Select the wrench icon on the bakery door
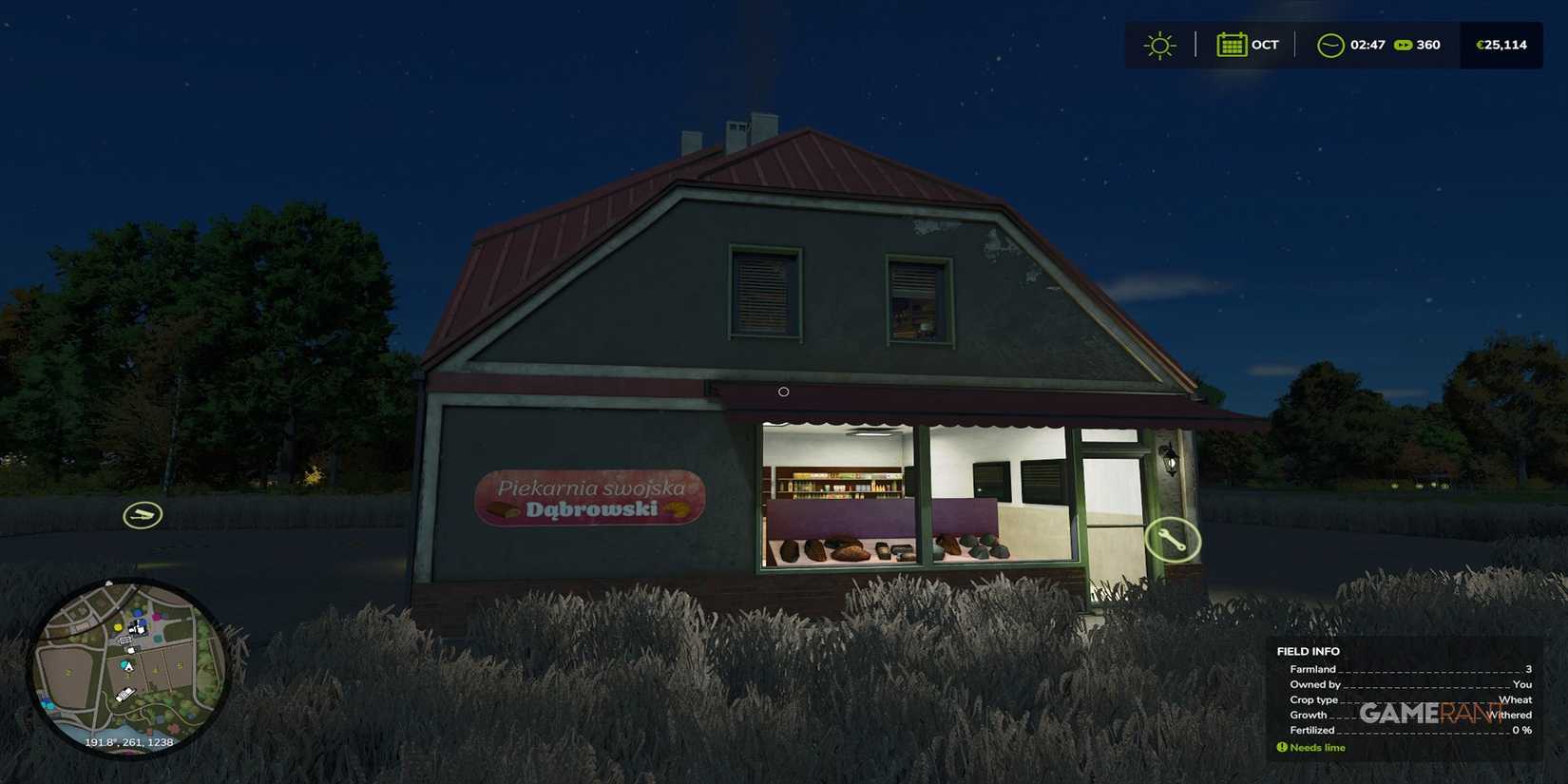Image resolution: width=1568 pixels, height=784 pixels. (1173, 541)
